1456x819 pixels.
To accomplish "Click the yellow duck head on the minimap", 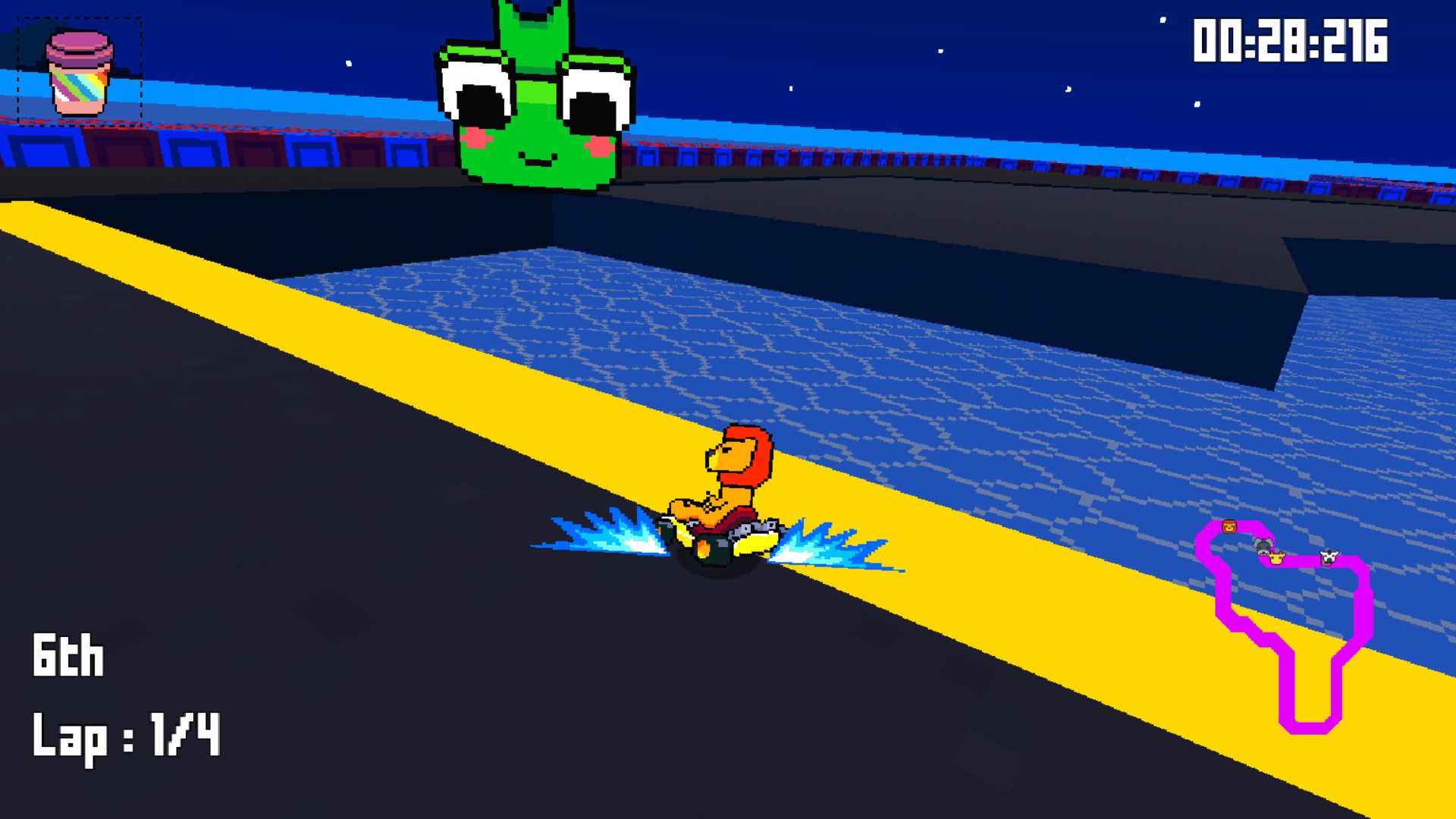I will point(1276,558).
